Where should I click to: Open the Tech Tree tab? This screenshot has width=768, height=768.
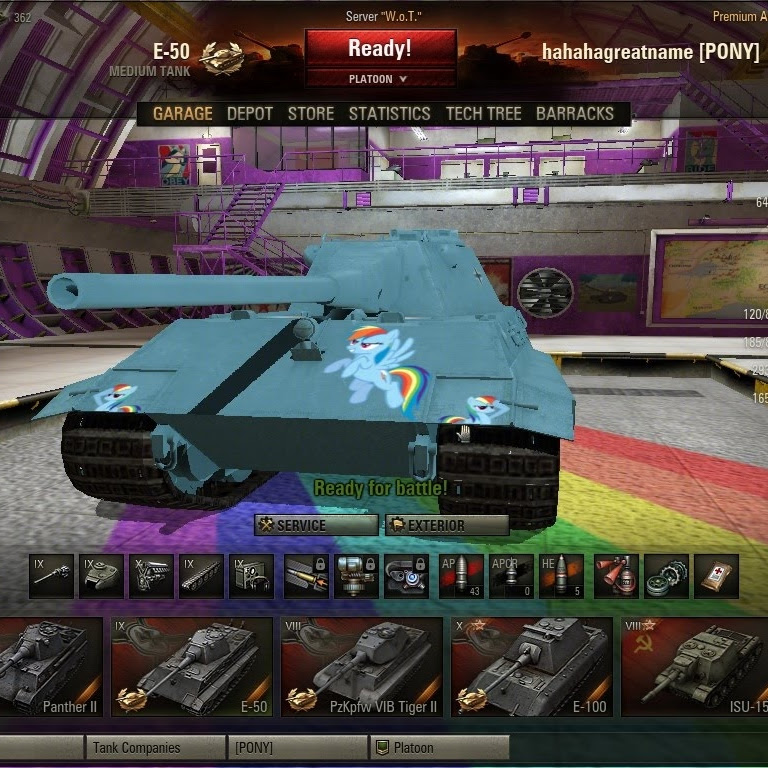tap(484, 114)
